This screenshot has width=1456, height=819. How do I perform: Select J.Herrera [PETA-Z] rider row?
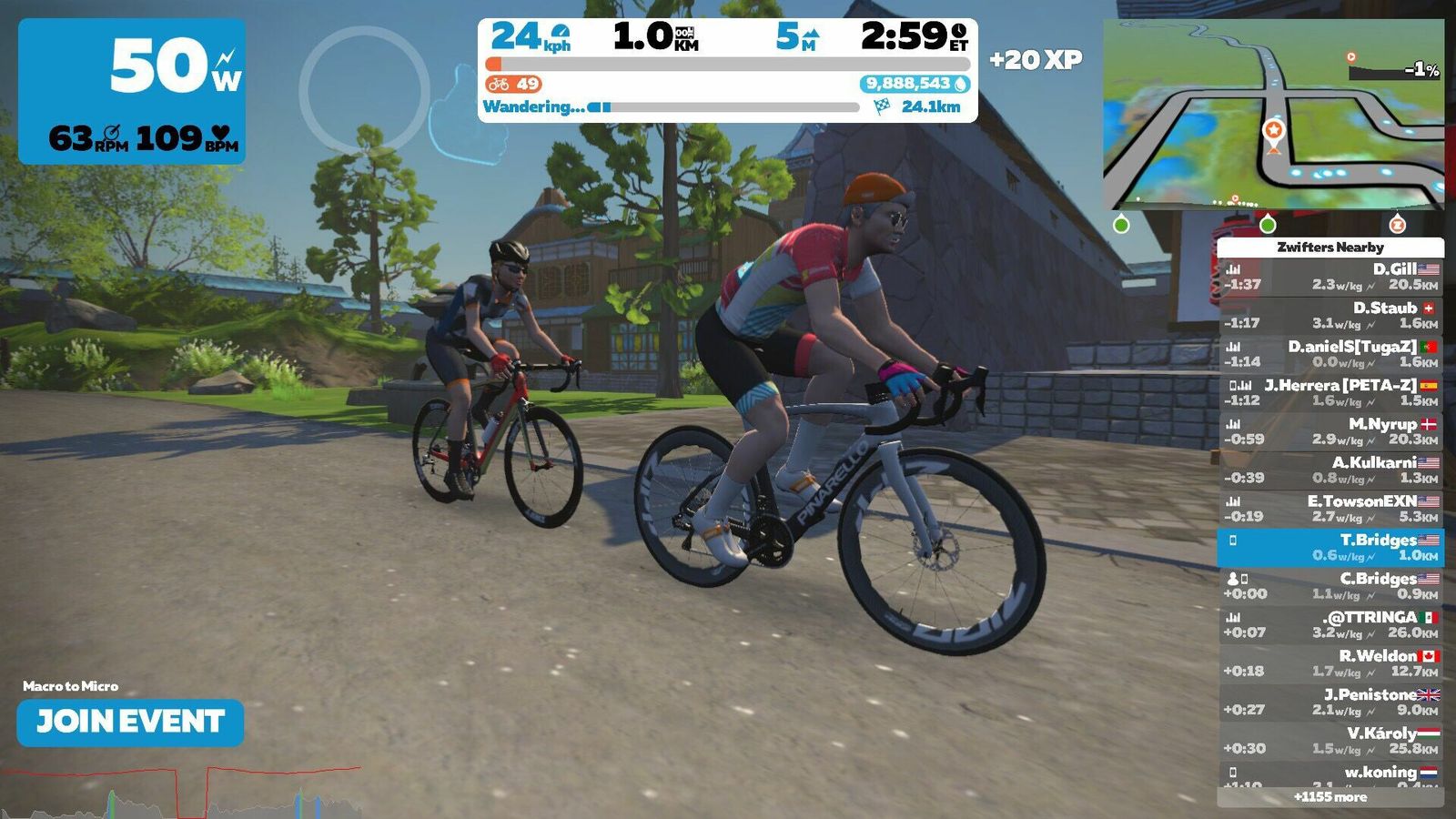coord(1330,392)
